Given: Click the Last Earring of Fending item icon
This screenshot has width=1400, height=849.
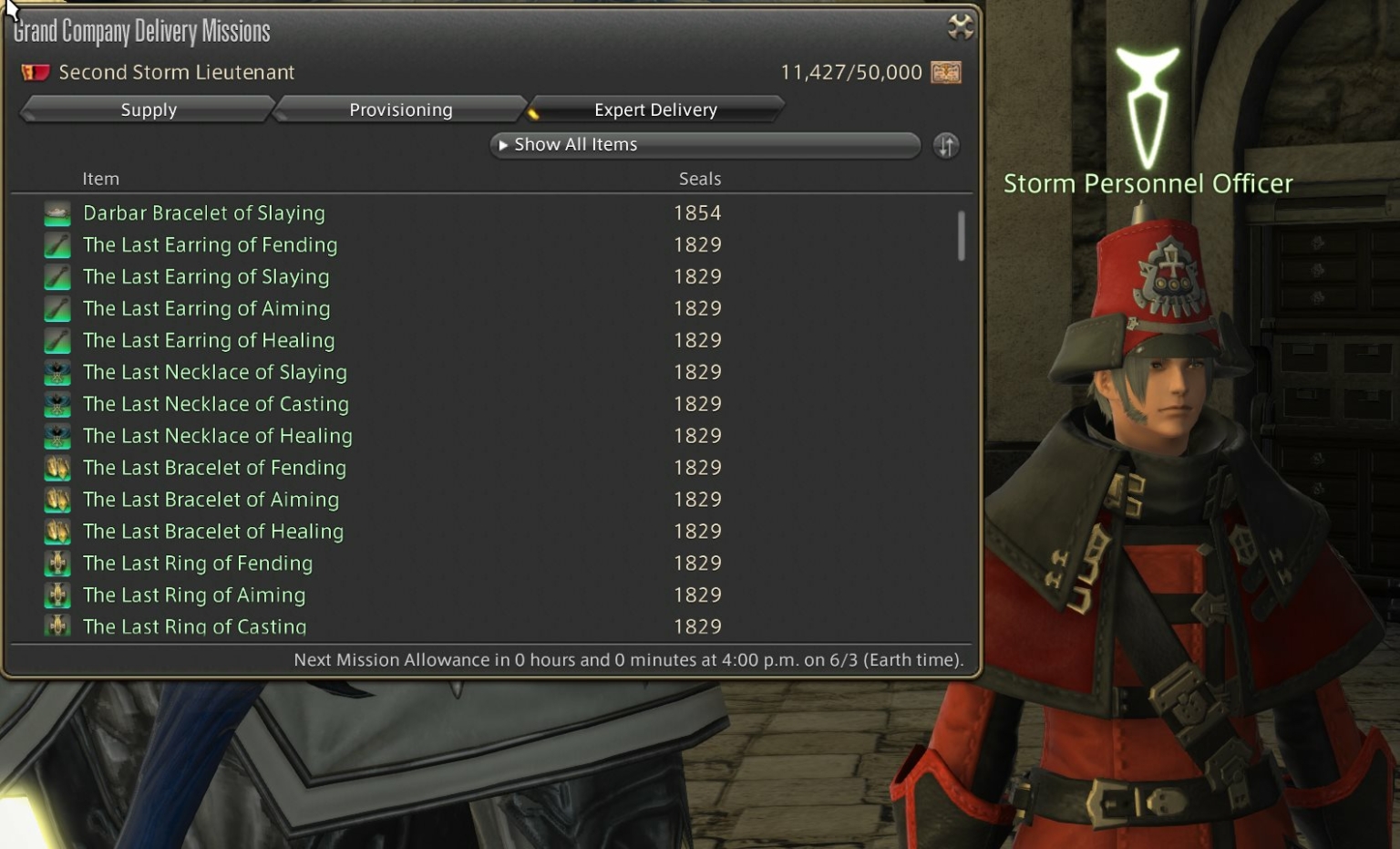Looking at the screenshot, I should point(57,244).
